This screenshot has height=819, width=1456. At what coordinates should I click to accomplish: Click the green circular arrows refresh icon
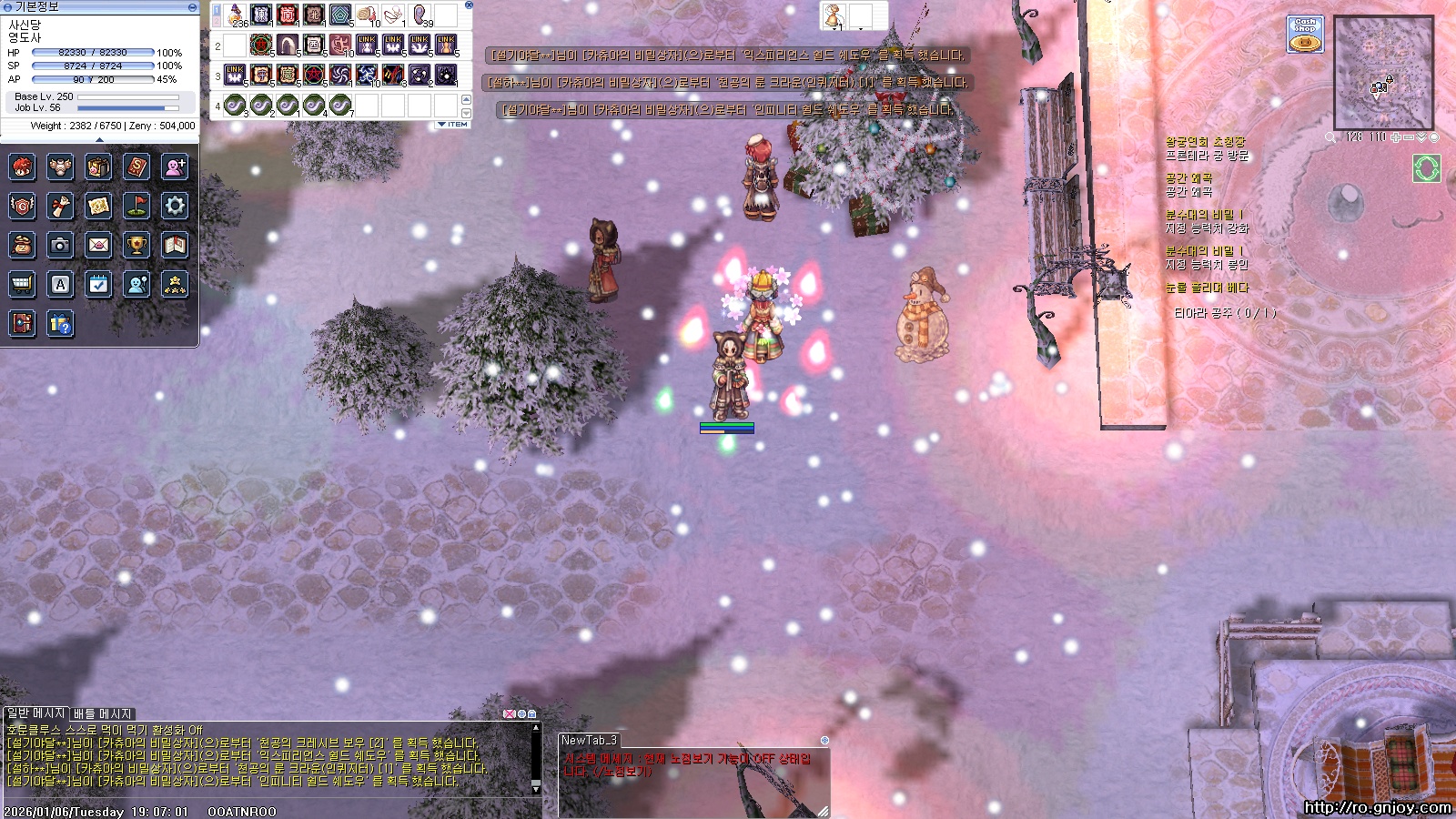click(1426, 168)
